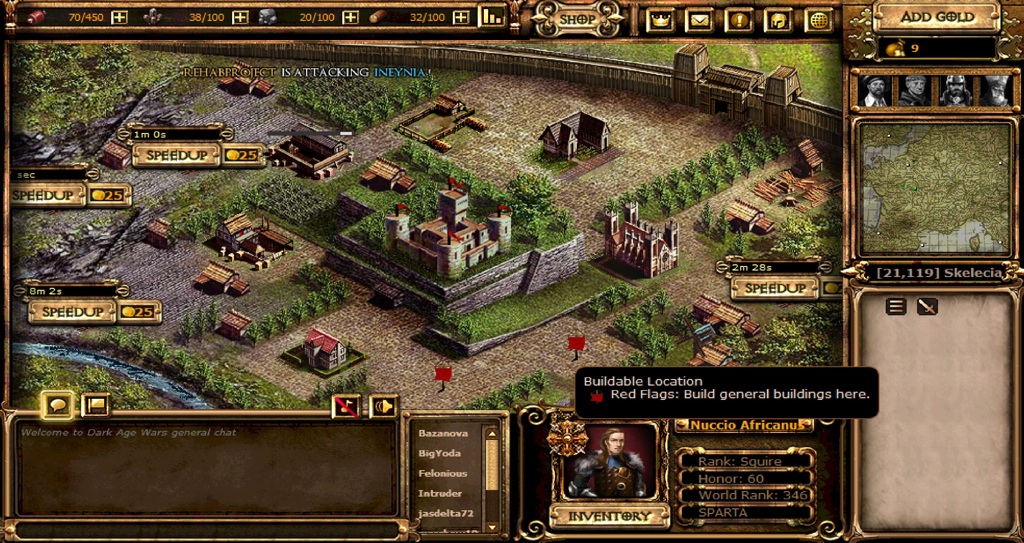Toggle the muted music note button
Viewport: 1024px width, 543px height.
click(x=346, y=406)
